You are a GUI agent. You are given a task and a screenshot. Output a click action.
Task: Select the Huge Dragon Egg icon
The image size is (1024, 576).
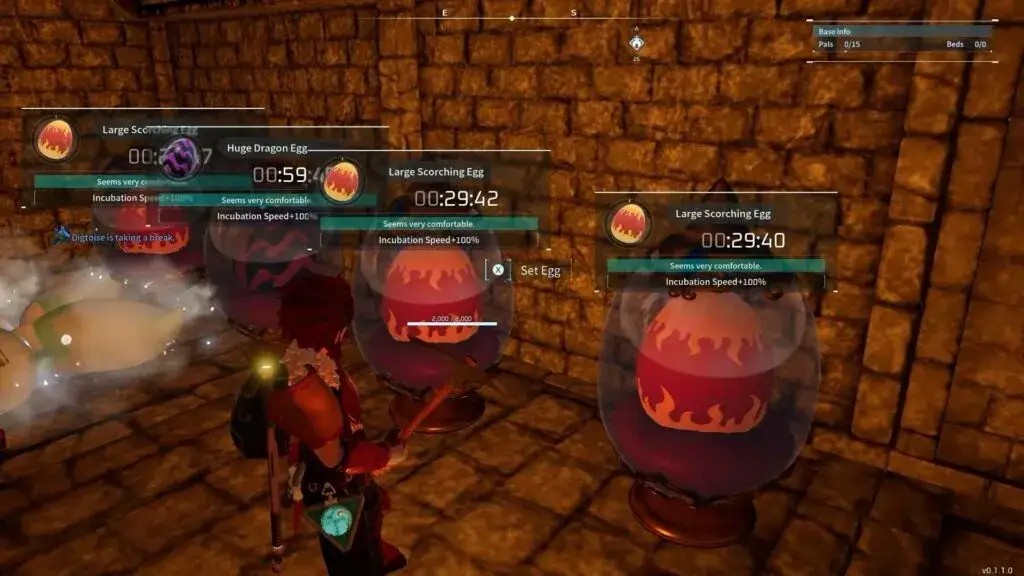pyautogui.click(x=181, y=157)
